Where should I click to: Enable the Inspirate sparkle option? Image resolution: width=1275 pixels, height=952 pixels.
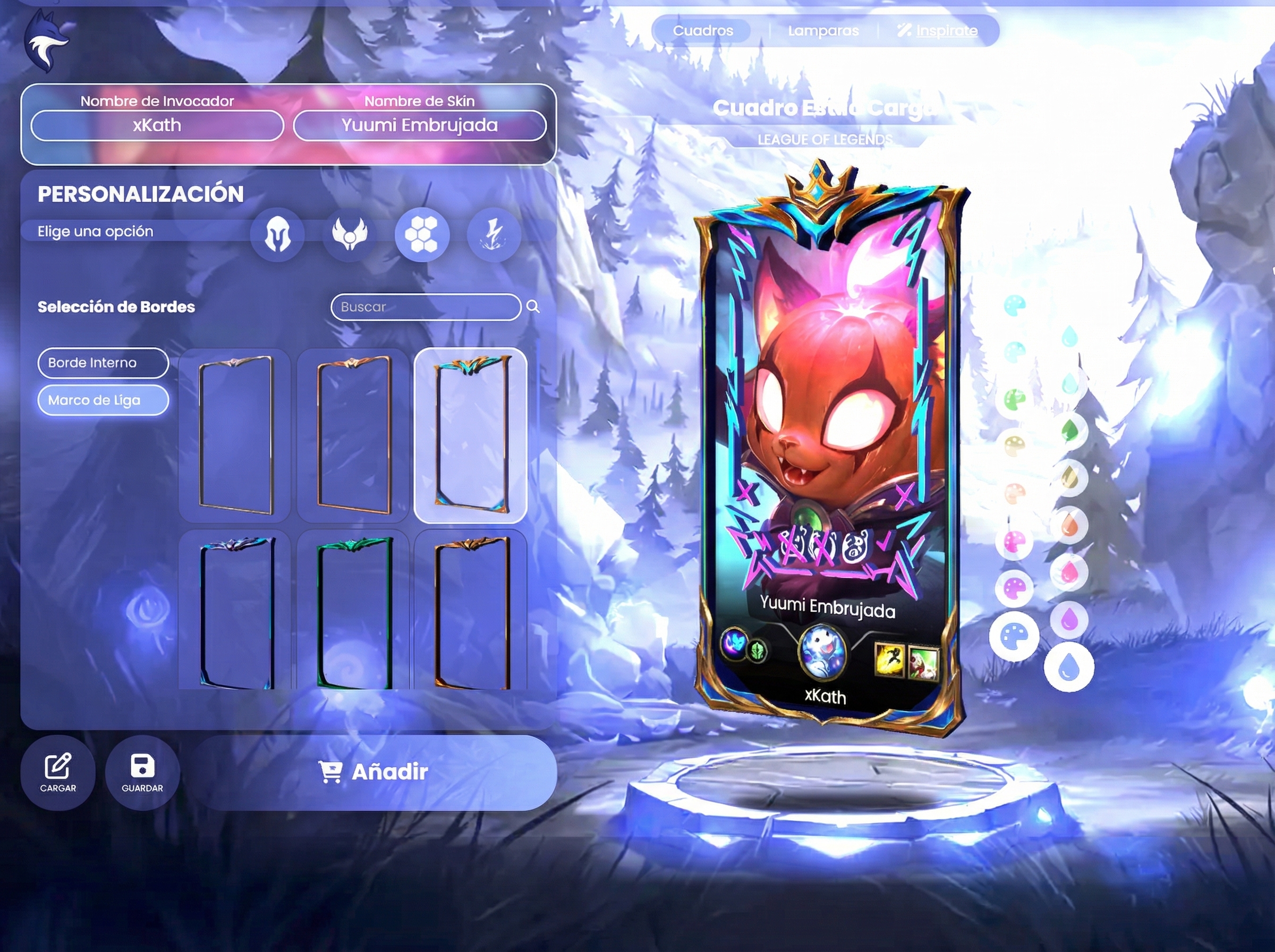[936, 30]
